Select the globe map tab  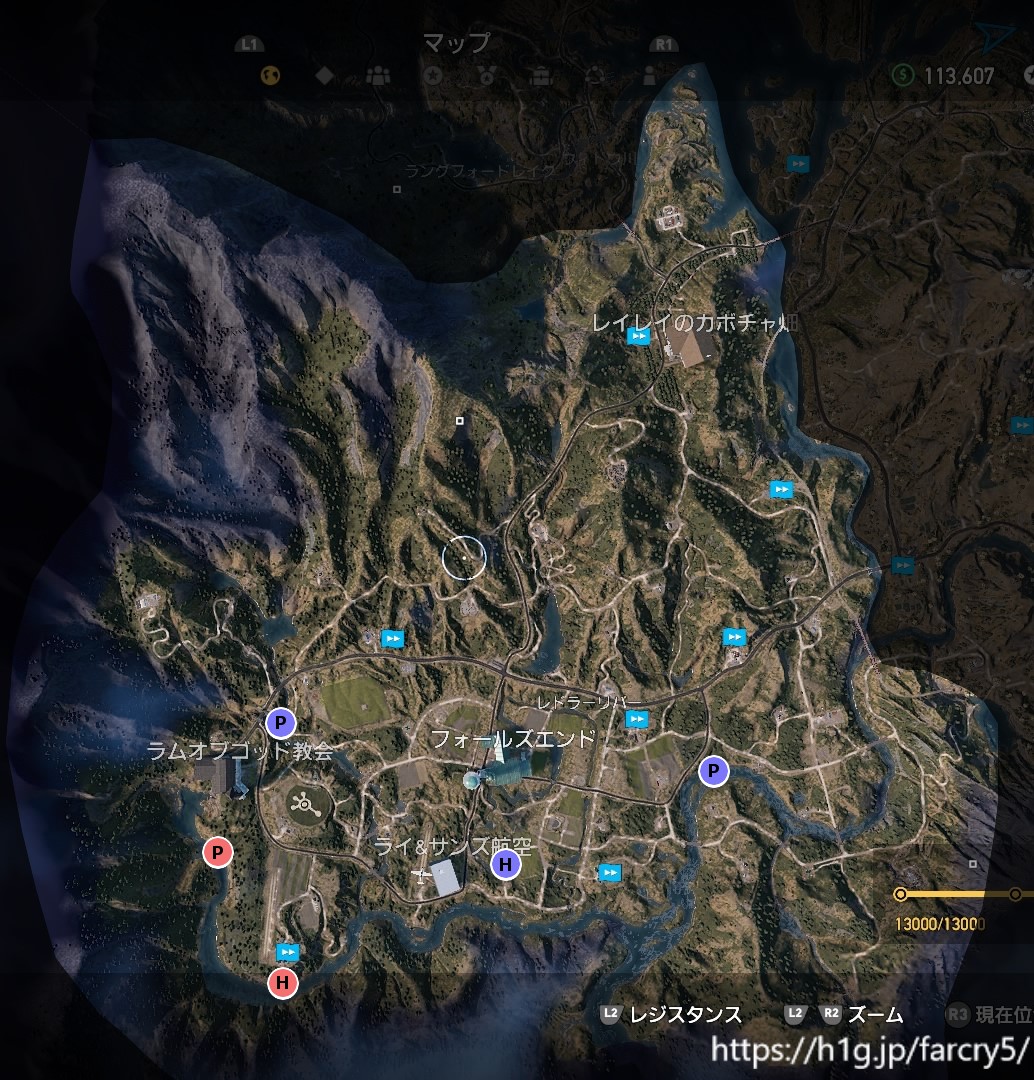[269, 74]
